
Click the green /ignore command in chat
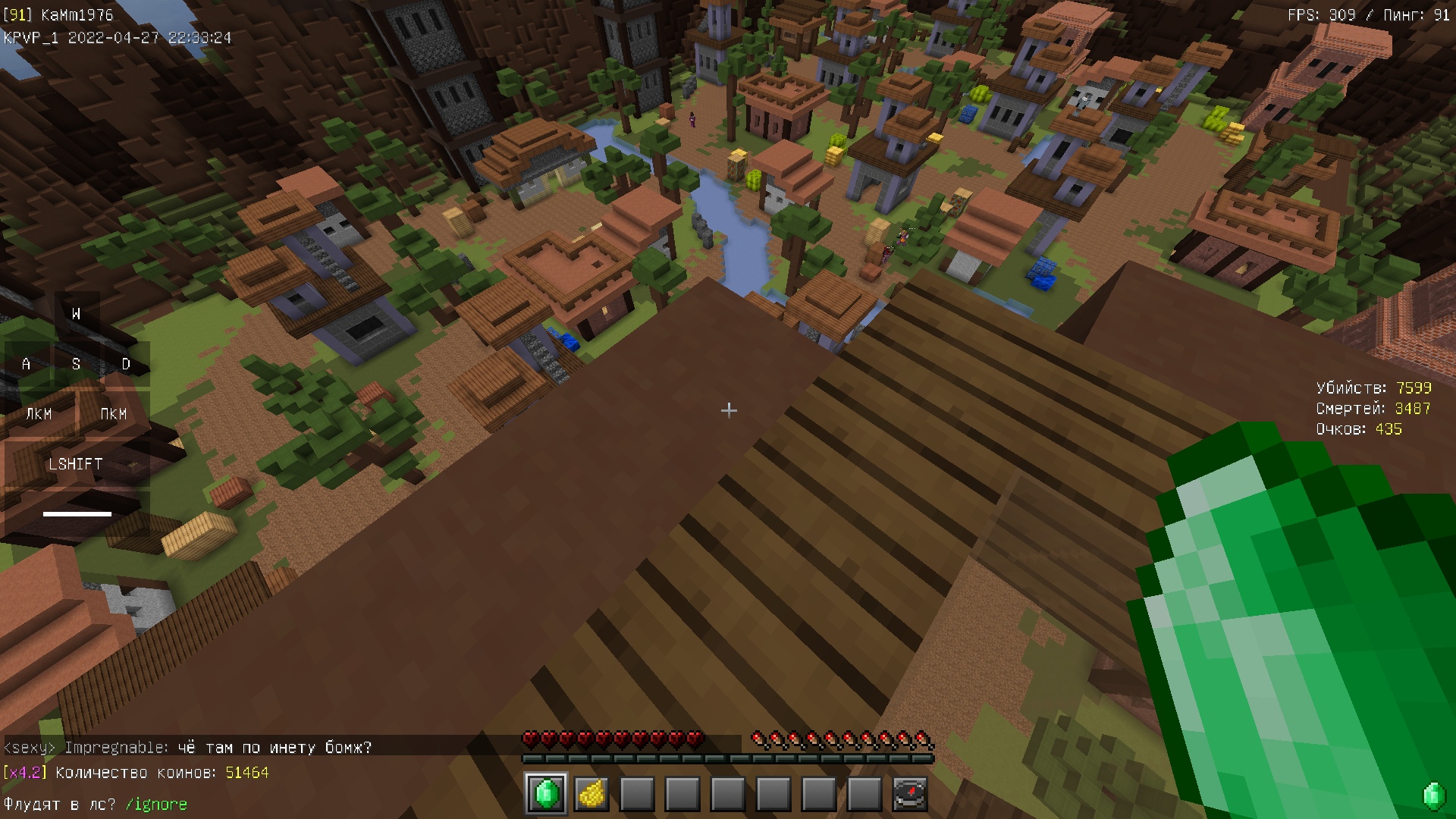(156, 804)
